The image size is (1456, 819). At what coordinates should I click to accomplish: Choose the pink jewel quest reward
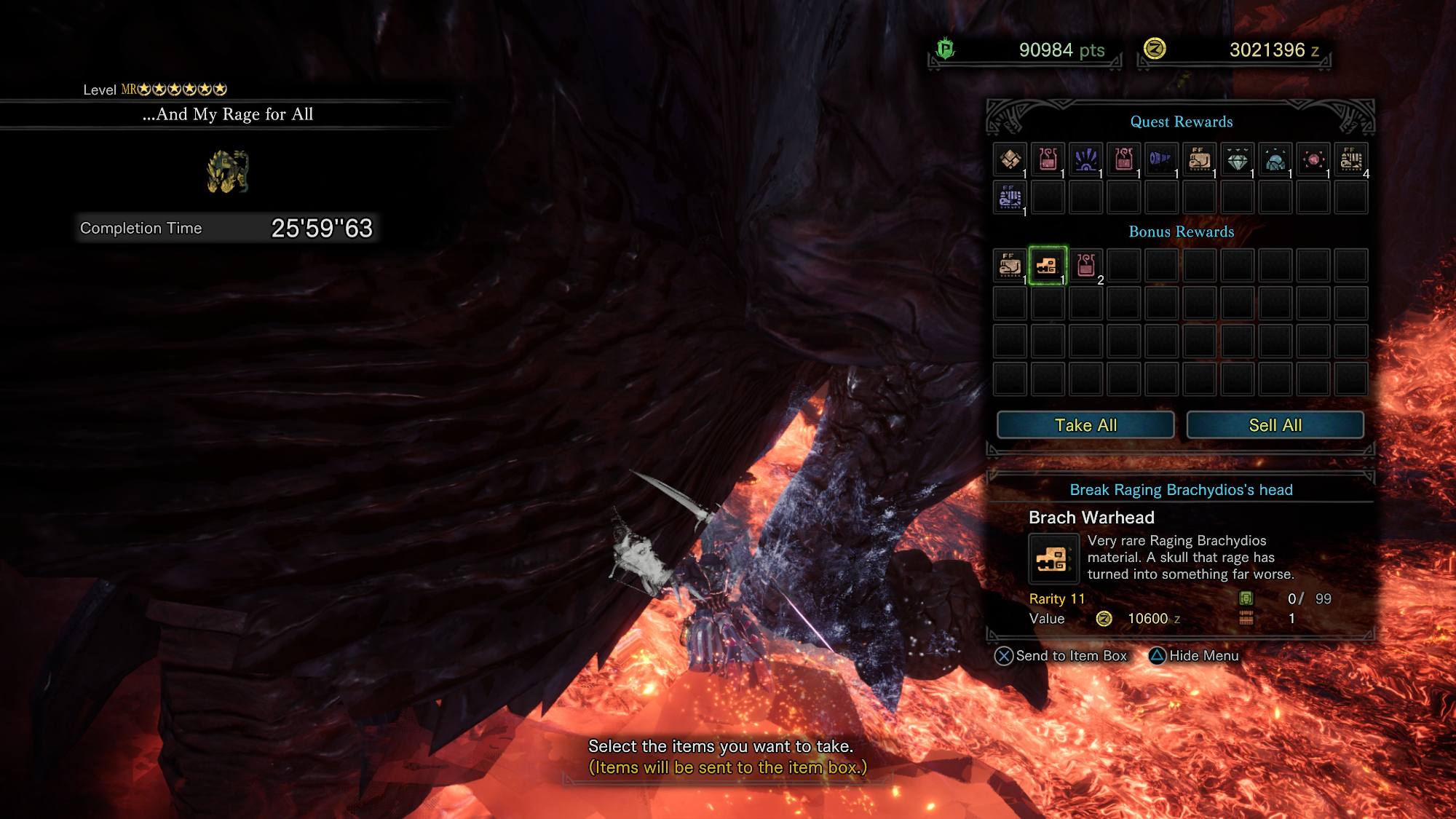click(x=1313, y=159)
